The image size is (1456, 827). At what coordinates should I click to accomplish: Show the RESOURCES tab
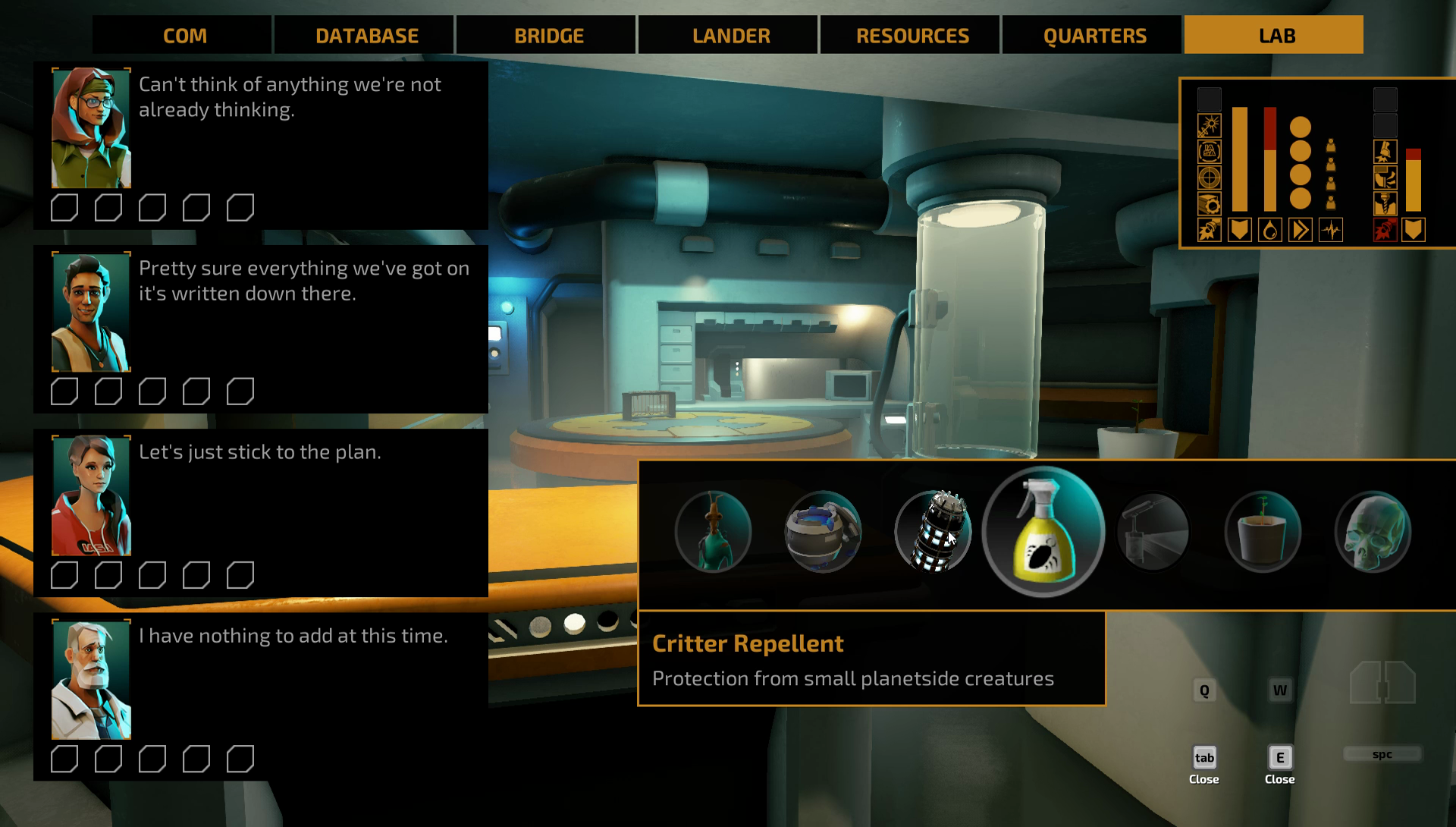tap(912, 36)
